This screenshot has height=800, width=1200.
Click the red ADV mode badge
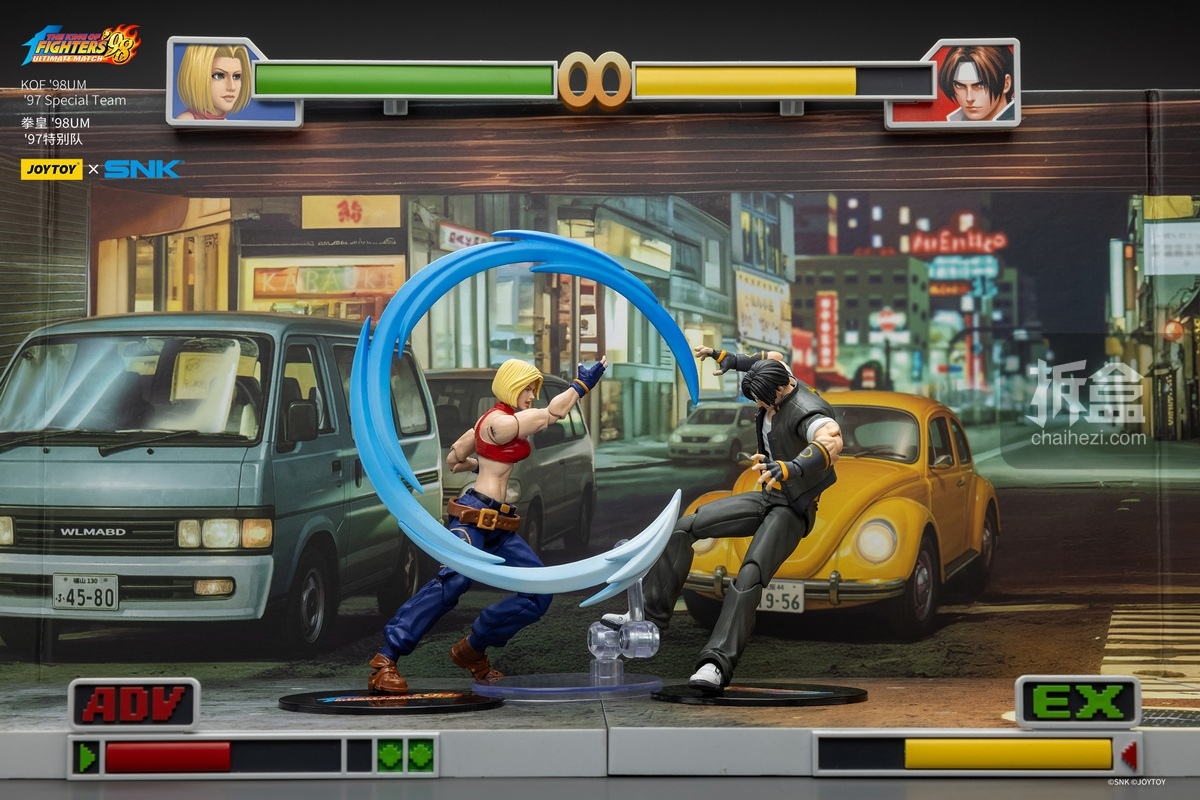coord(134,704)
